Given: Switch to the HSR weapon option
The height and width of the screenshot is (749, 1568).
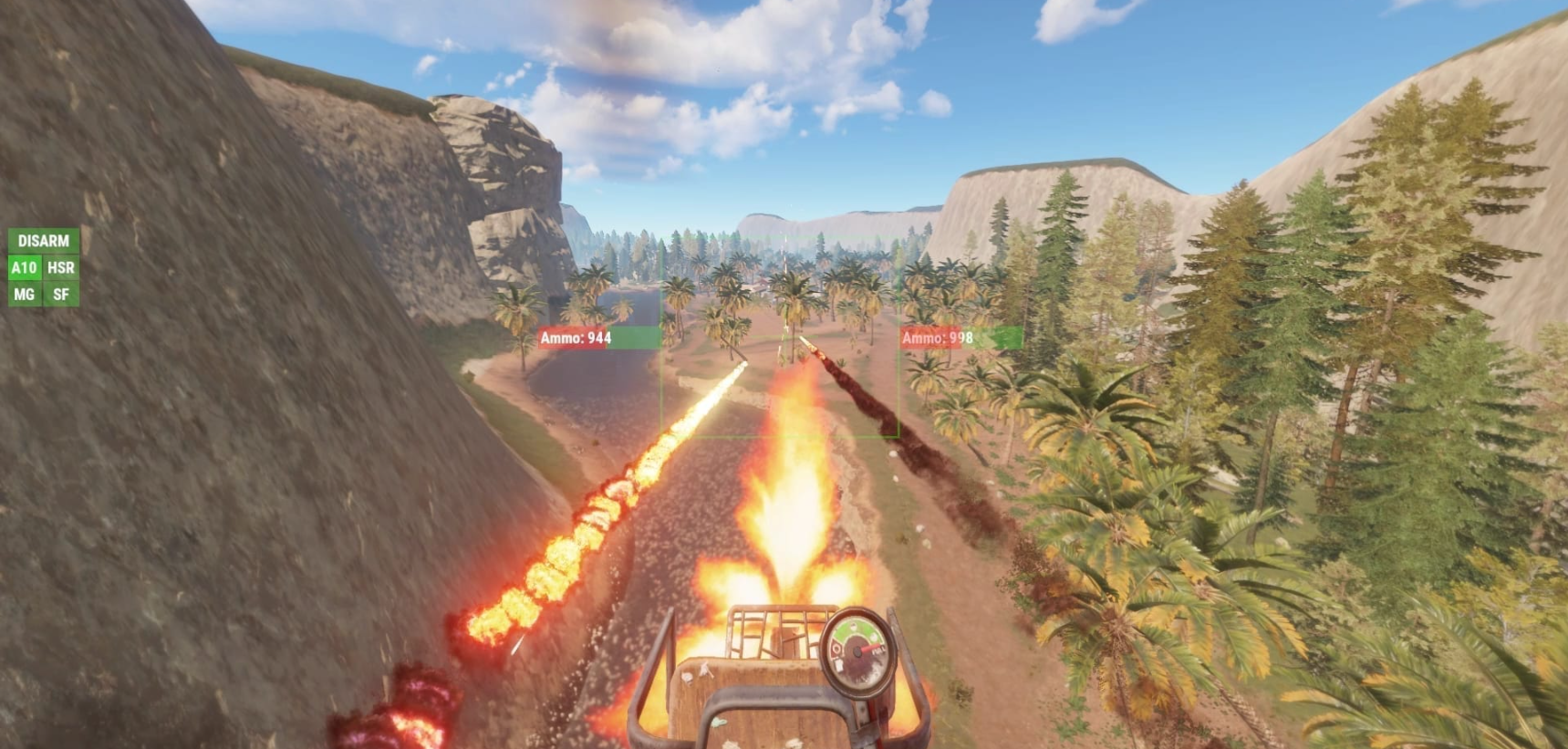Looking at the screenshot, I should click(x=61, y=267).
